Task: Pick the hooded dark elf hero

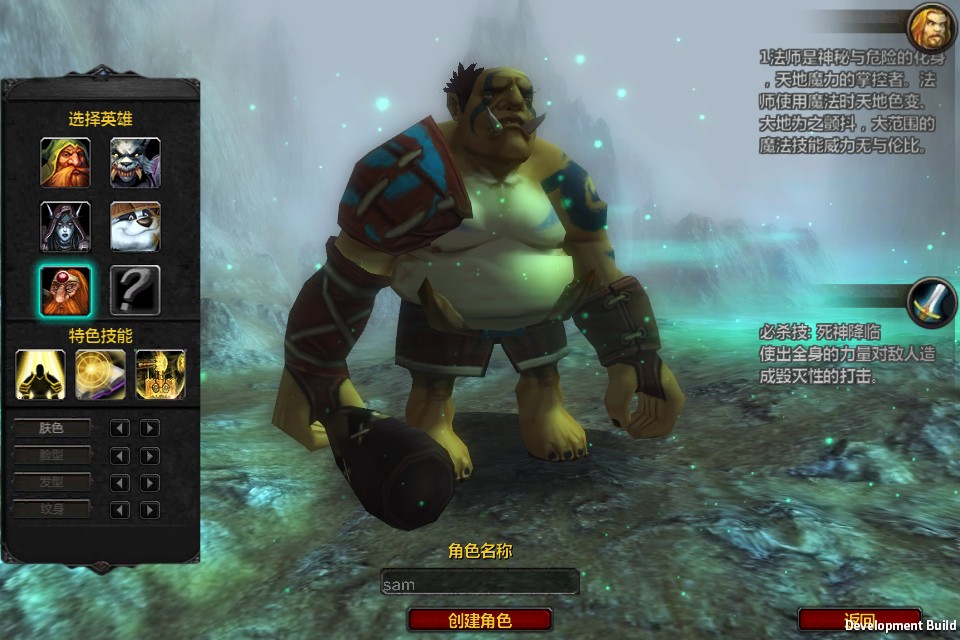Action: 65,226
